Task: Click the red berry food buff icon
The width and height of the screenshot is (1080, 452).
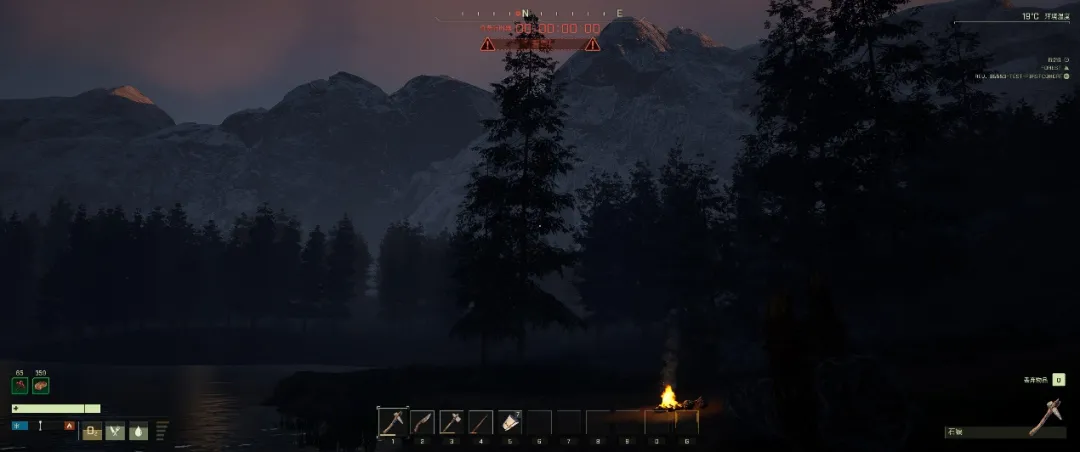Action: pyautogui.click(x=20, y=386)
